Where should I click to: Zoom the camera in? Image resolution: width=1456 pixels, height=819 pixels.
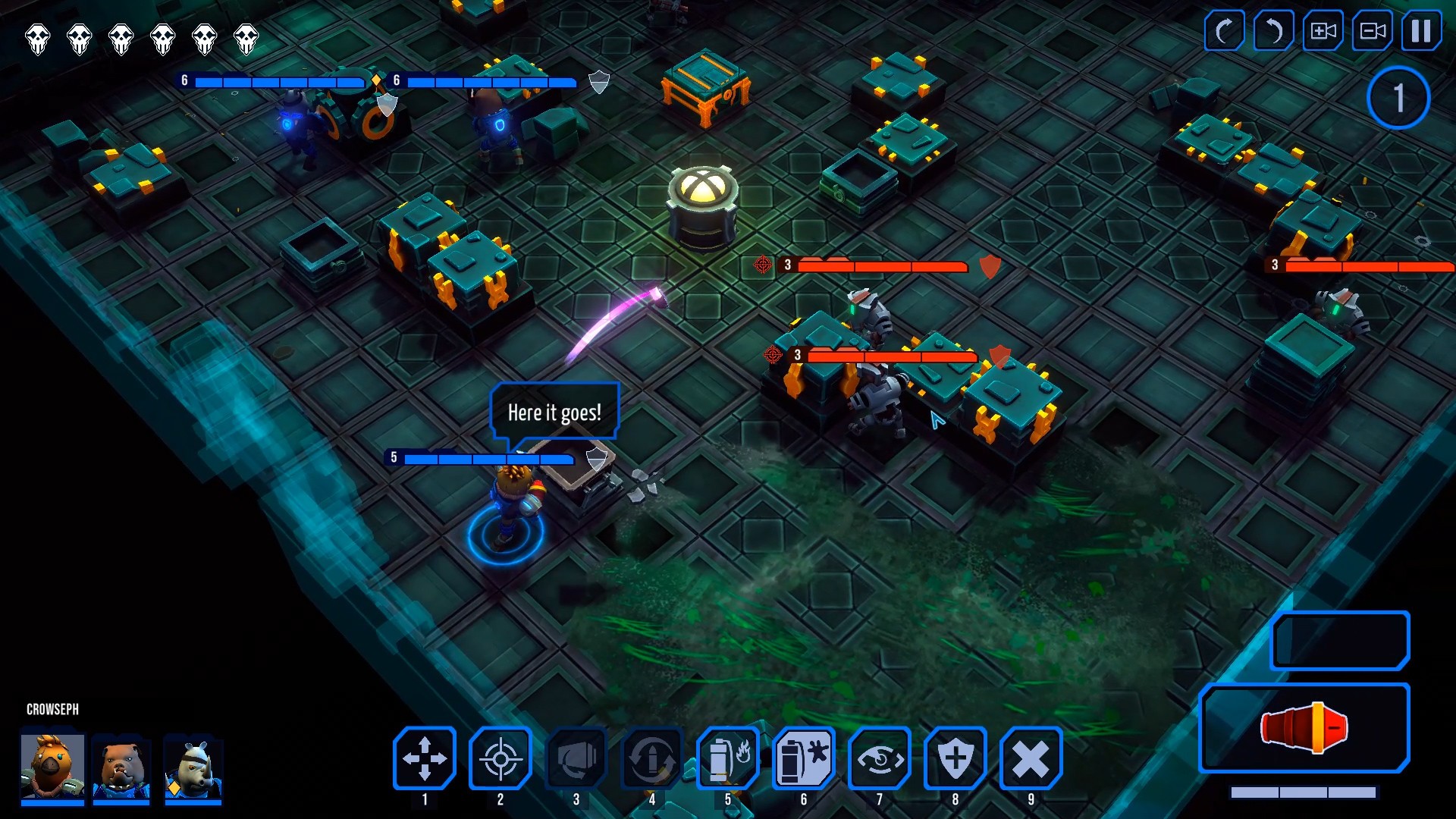tap(1322, 32)
